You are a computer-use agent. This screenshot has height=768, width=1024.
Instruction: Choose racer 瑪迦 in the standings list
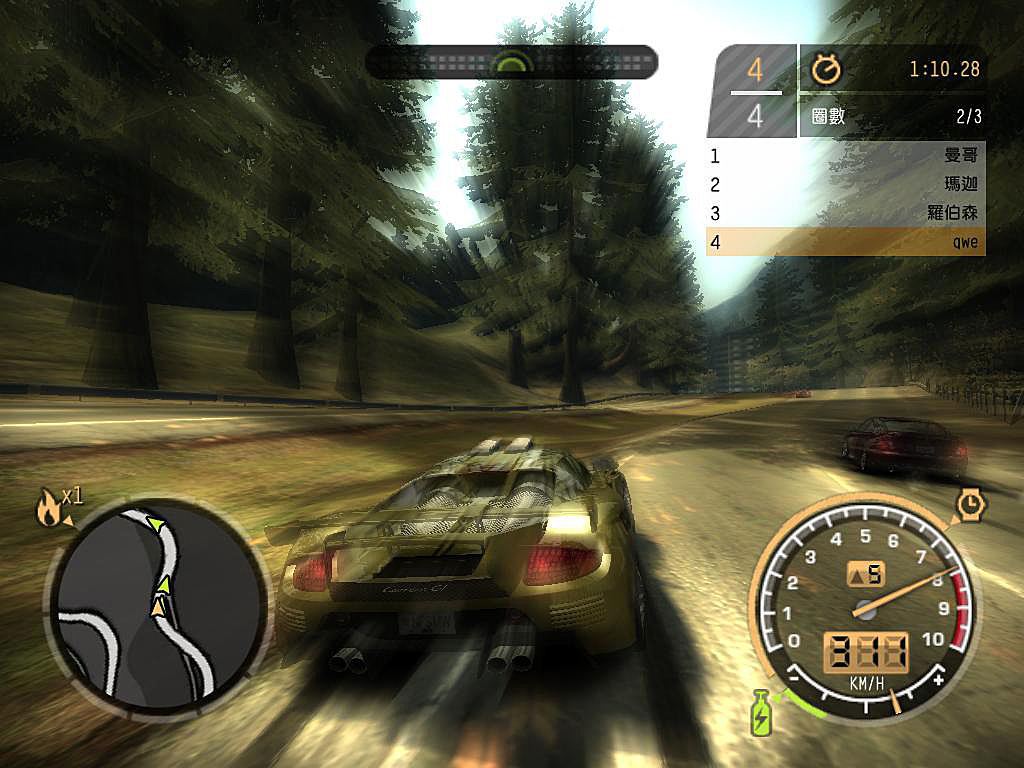click(x=845, y=185)
